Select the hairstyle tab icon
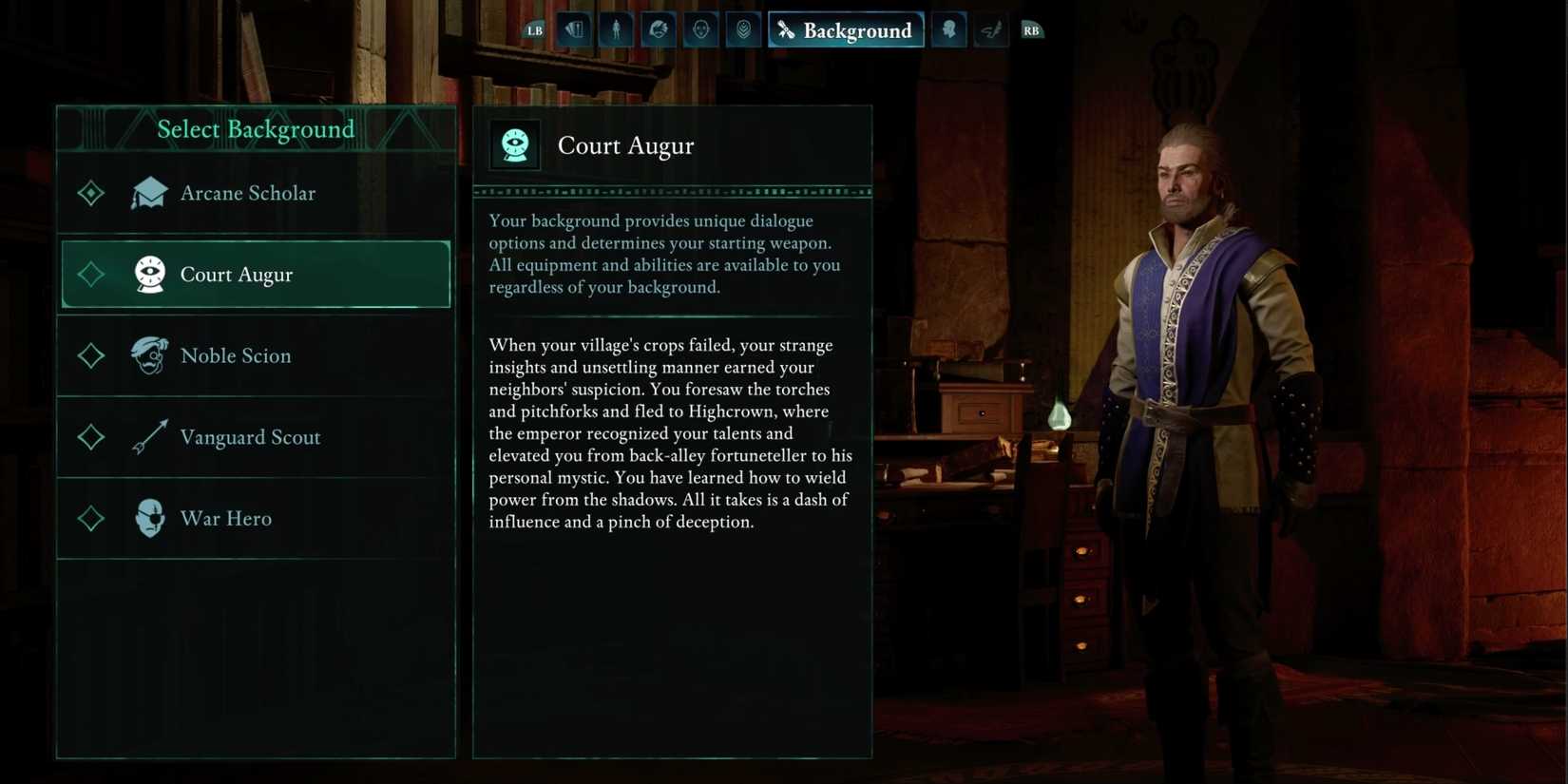This screenshot has width=1568, height=784. point(658,29)
